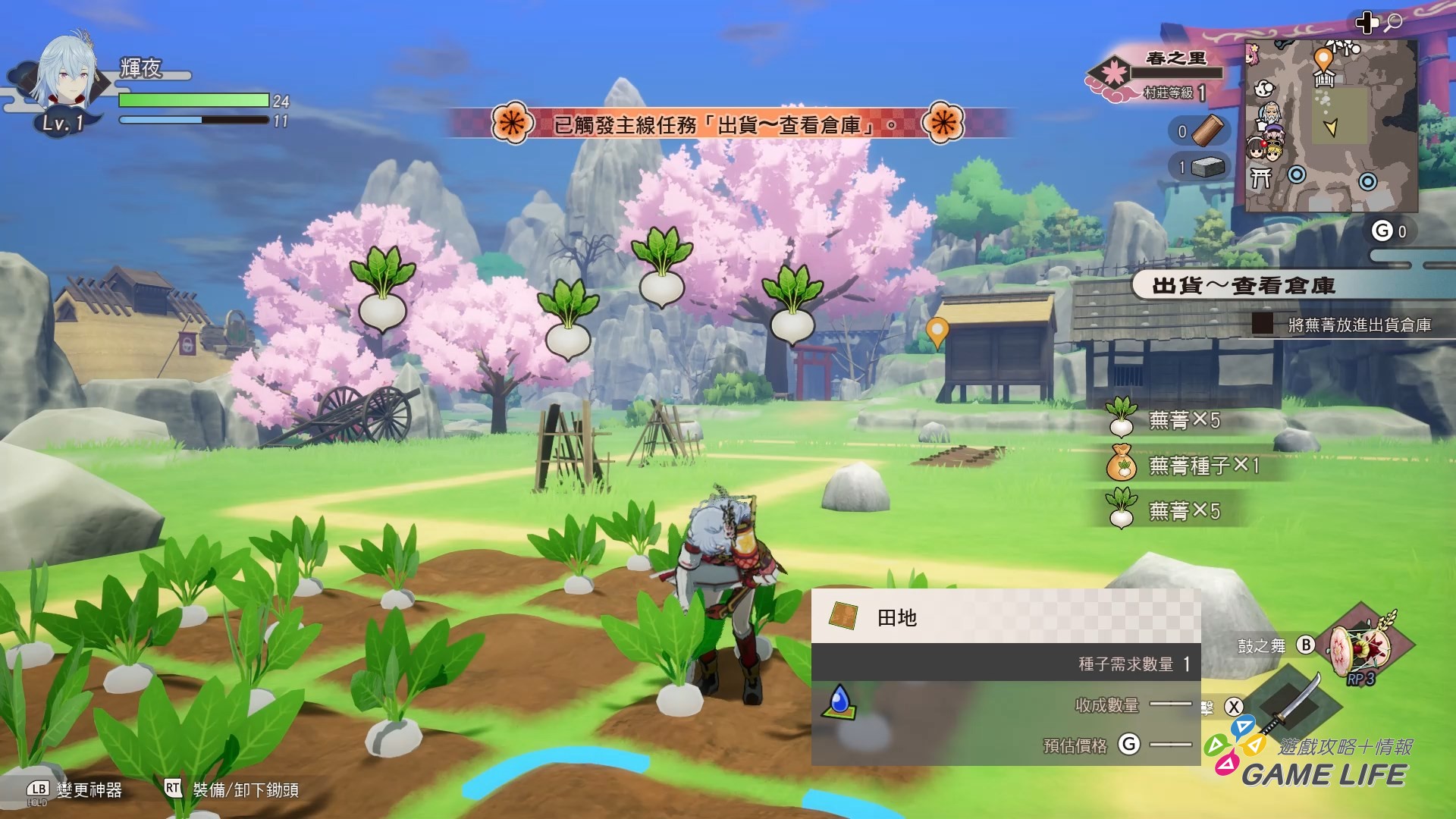Image resolution: width=1456 pixels, height=819 pixels.
Task: Click the blue water drop field status icon
Action: [x=839, y=701]
